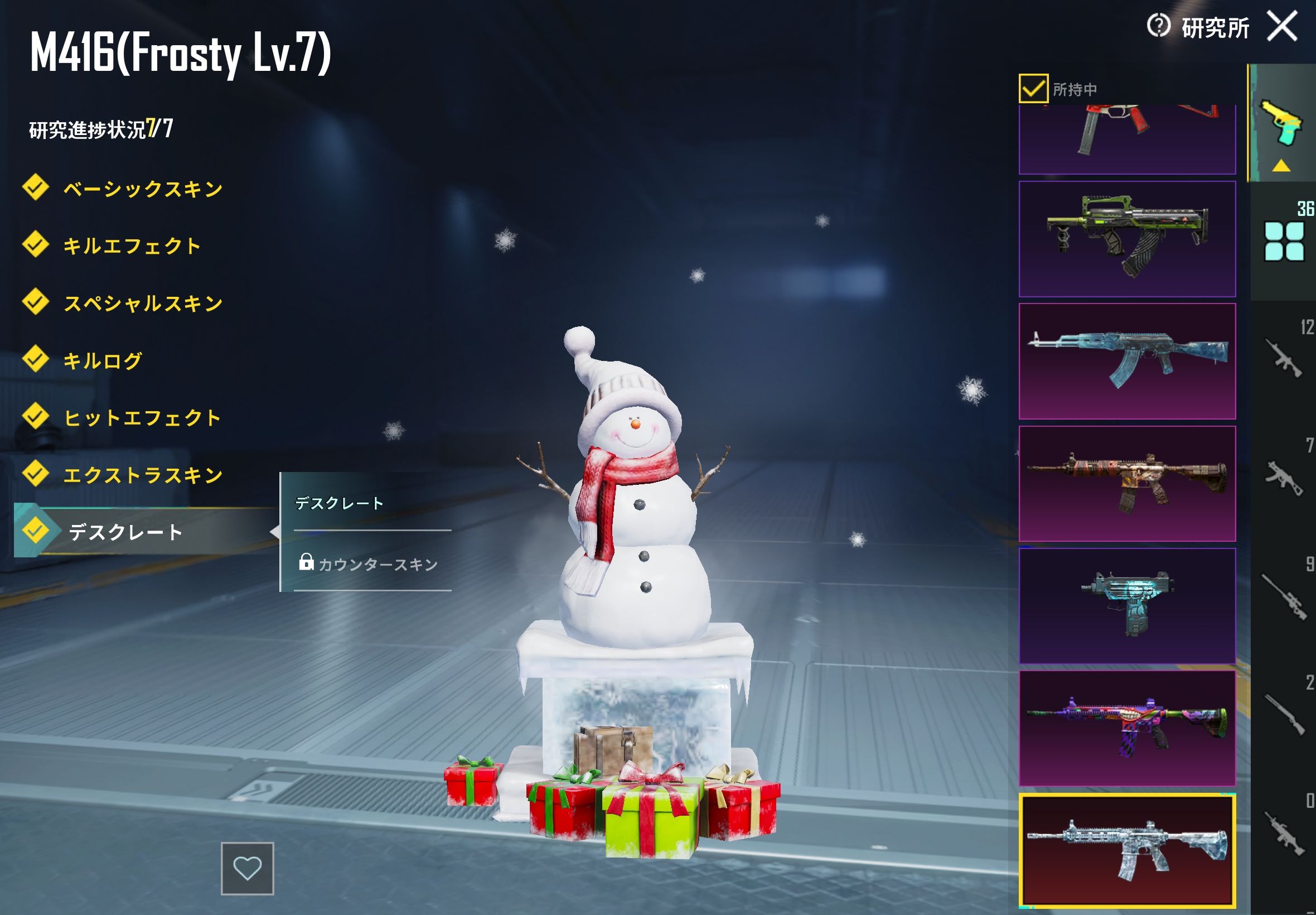Select locked カウンタースキン option
Viewport: 1316px width, 915px height.
pos(377,565)
